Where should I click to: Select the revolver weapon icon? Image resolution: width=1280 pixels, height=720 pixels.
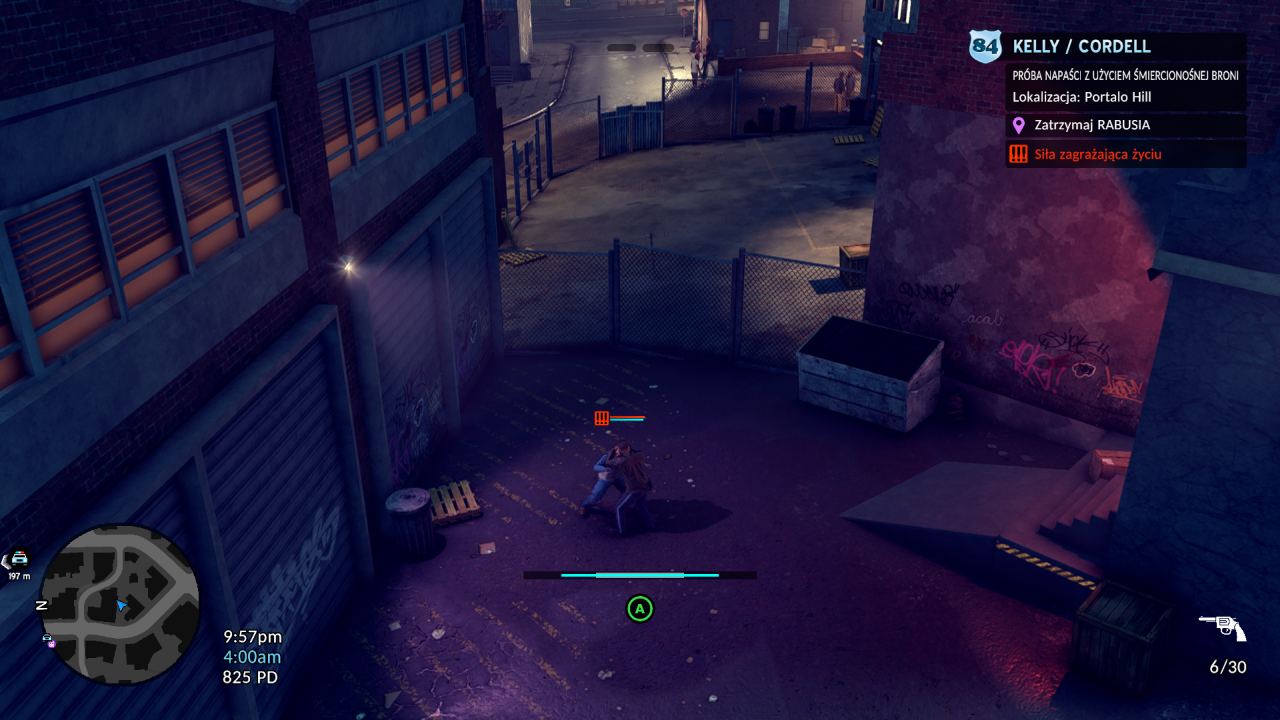(x=1222, y=628)
